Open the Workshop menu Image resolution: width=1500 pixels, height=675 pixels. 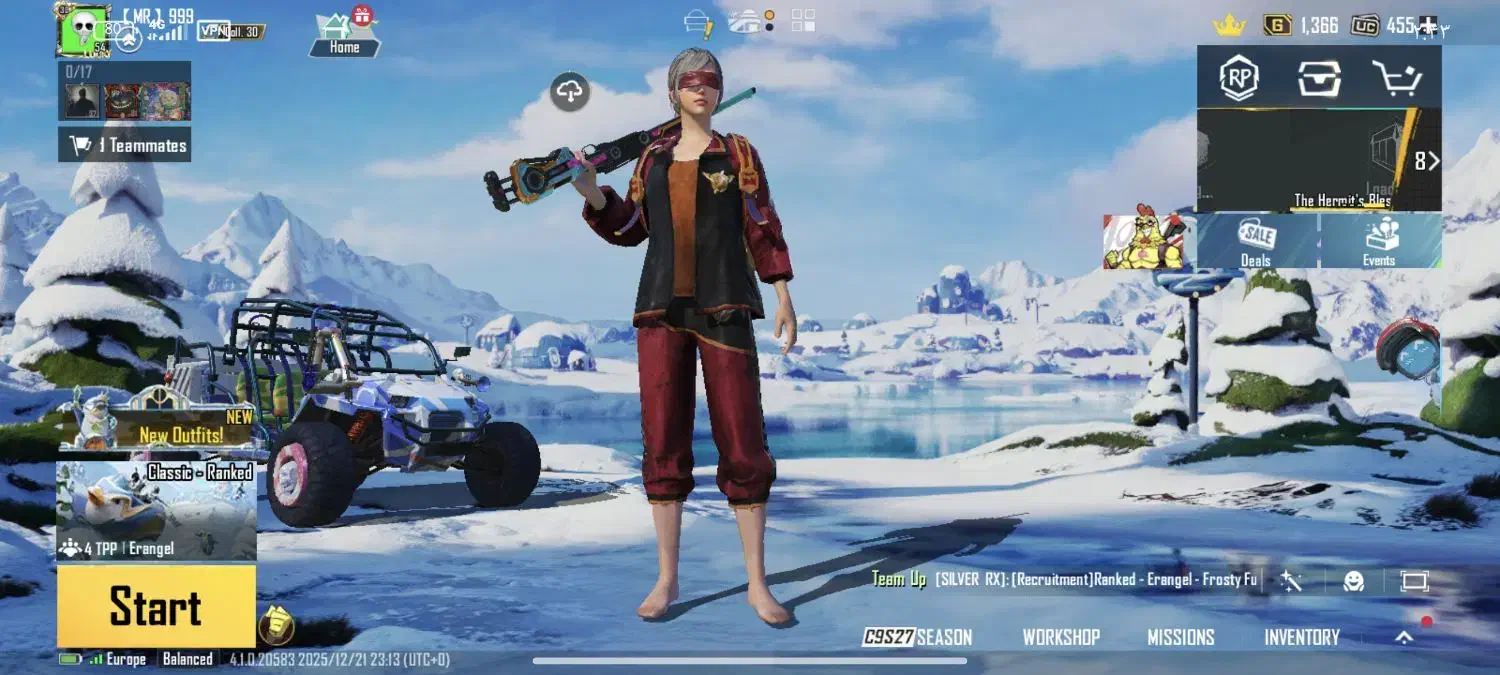click(1061, 637)
